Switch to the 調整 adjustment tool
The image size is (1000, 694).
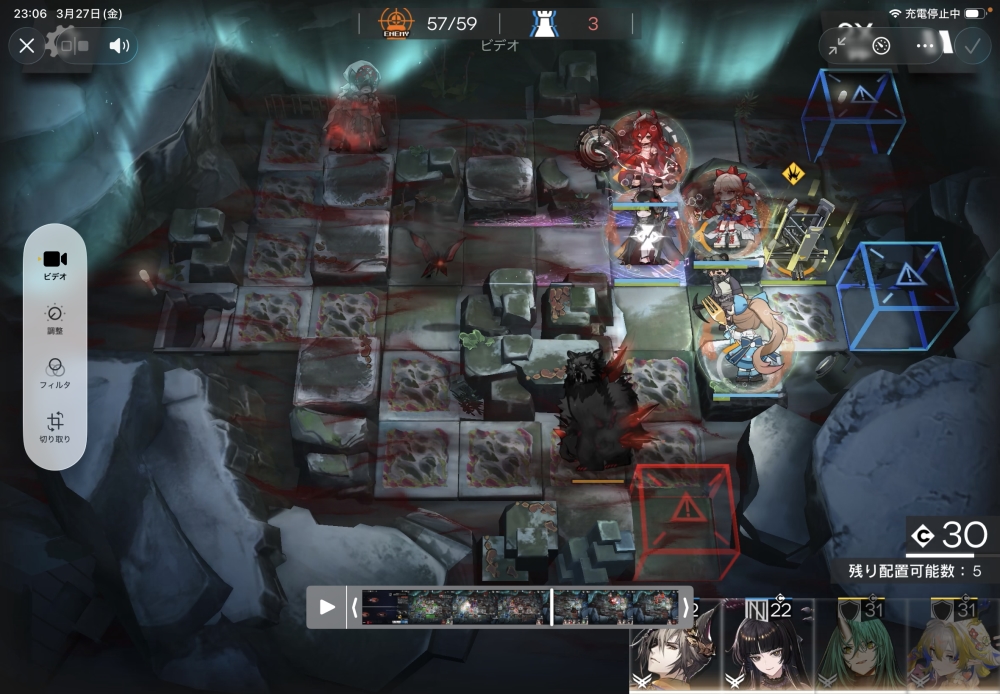tap(55, 319)
